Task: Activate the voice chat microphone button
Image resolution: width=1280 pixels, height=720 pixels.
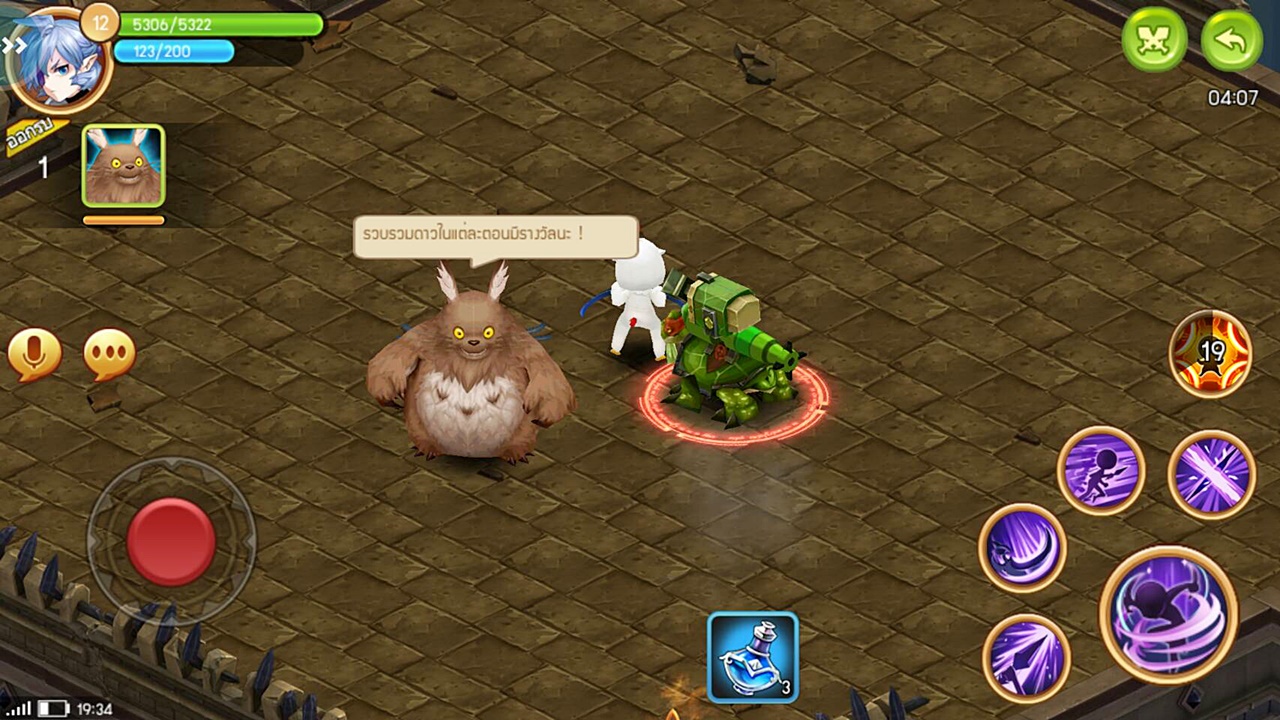Action: pos(35,354)
